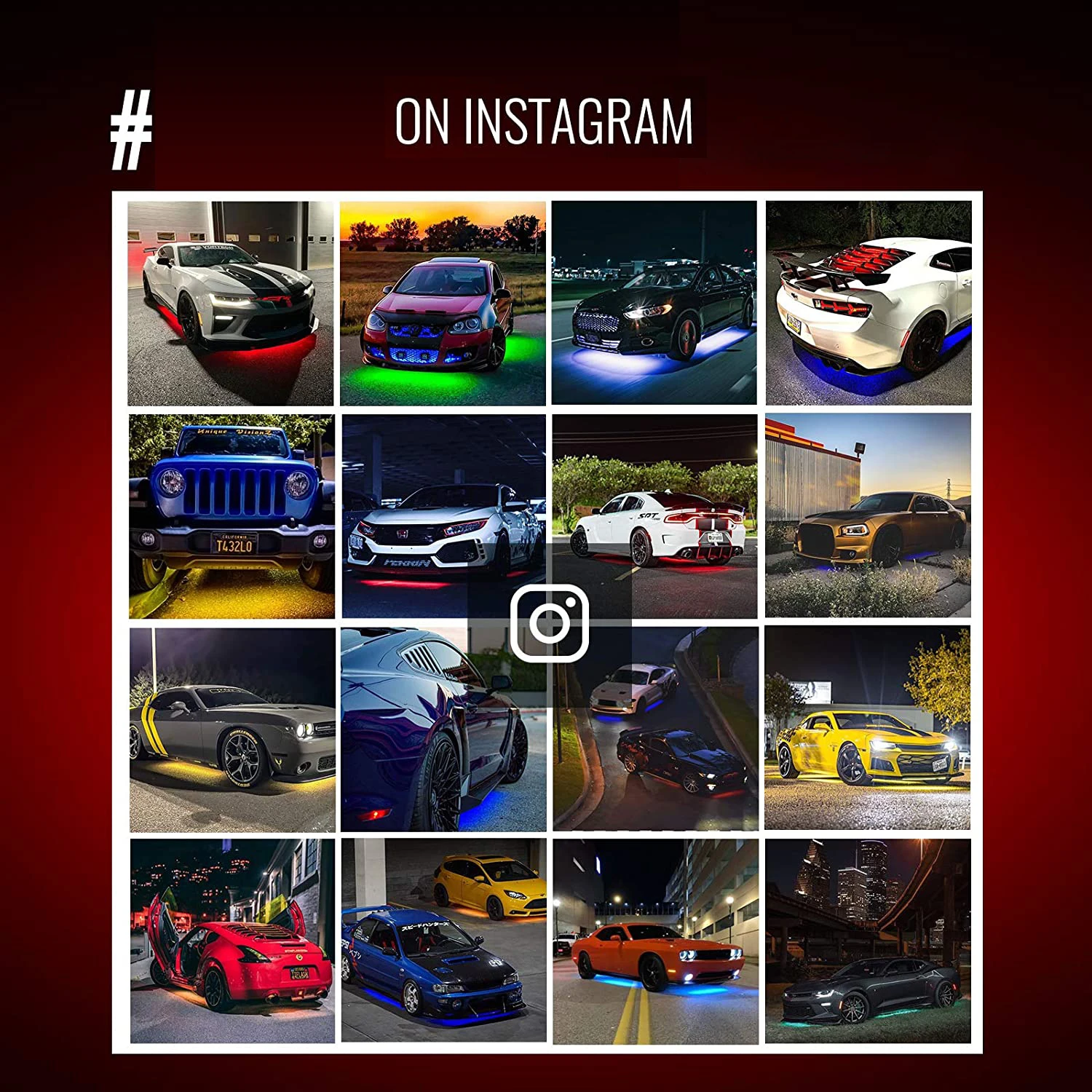Open the red car with scissor doors

click(232, 941)
